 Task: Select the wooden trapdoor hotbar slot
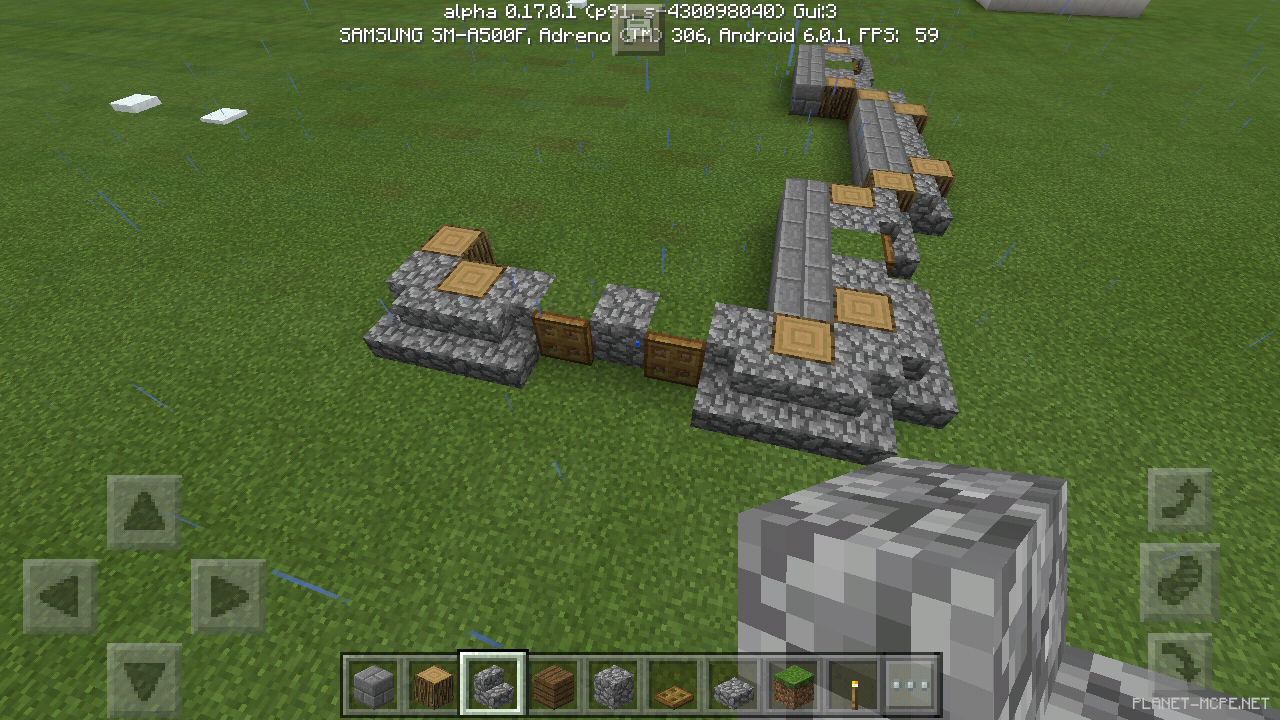coord(673,684)
